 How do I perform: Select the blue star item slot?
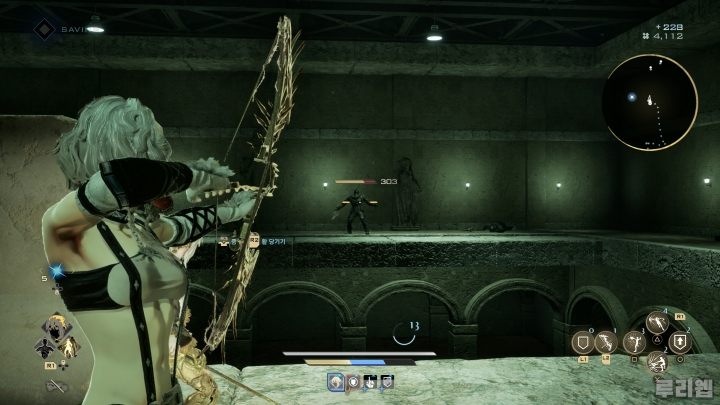[57, 270]
